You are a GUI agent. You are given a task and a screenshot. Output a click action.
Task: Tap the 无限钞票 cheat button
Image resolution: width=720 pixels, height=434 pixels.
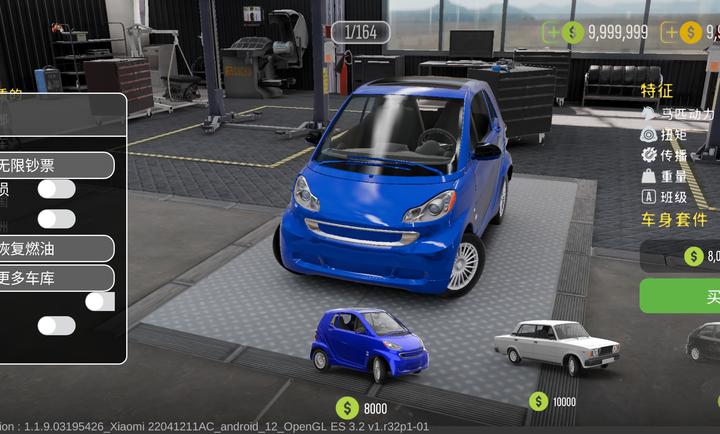pyautogui.click(x=56, y=164)
